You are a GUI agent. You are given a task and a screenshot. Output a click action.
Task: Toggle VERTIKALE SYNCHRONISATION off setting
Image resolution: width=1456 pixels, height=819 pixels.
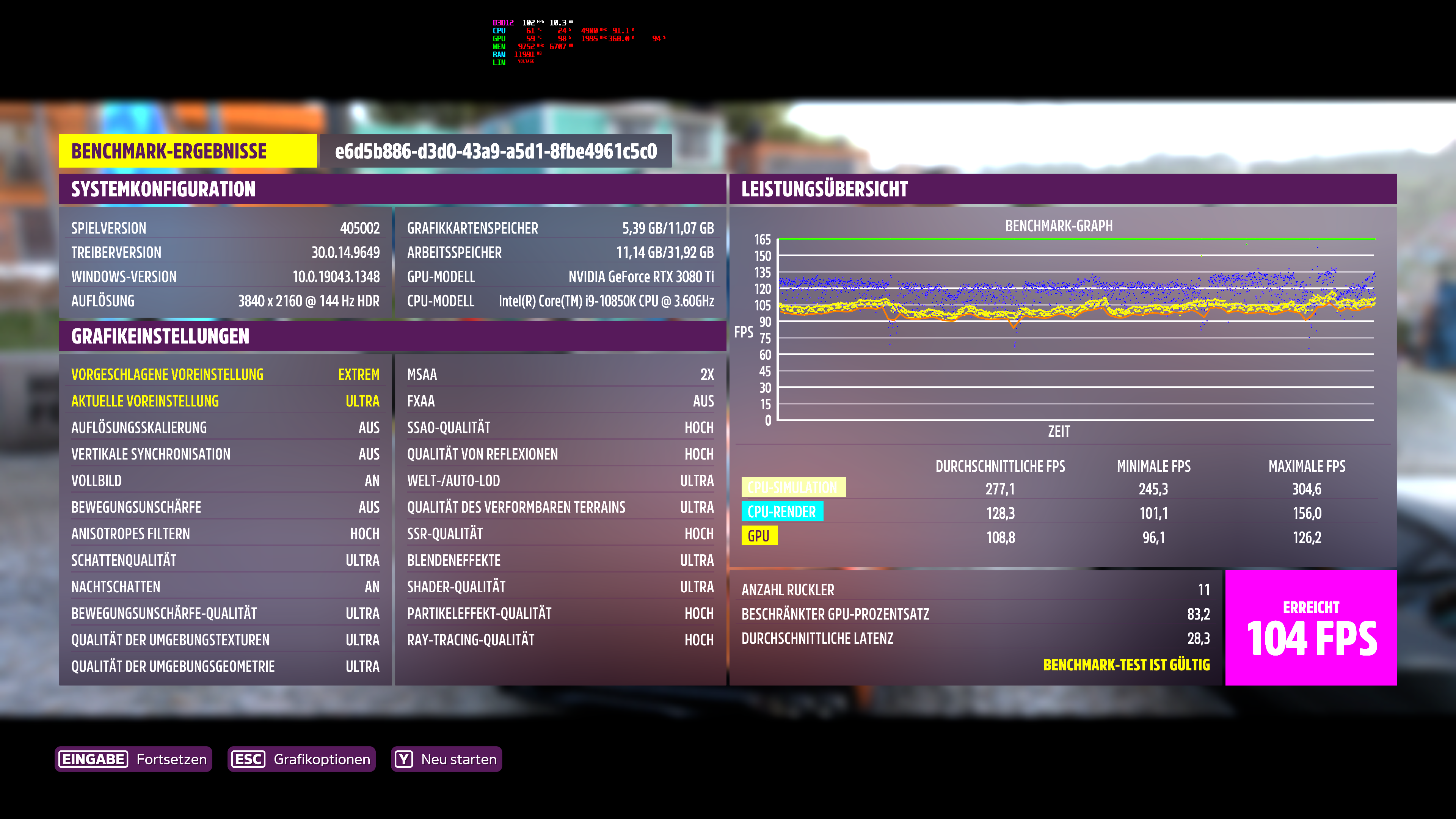226,454
